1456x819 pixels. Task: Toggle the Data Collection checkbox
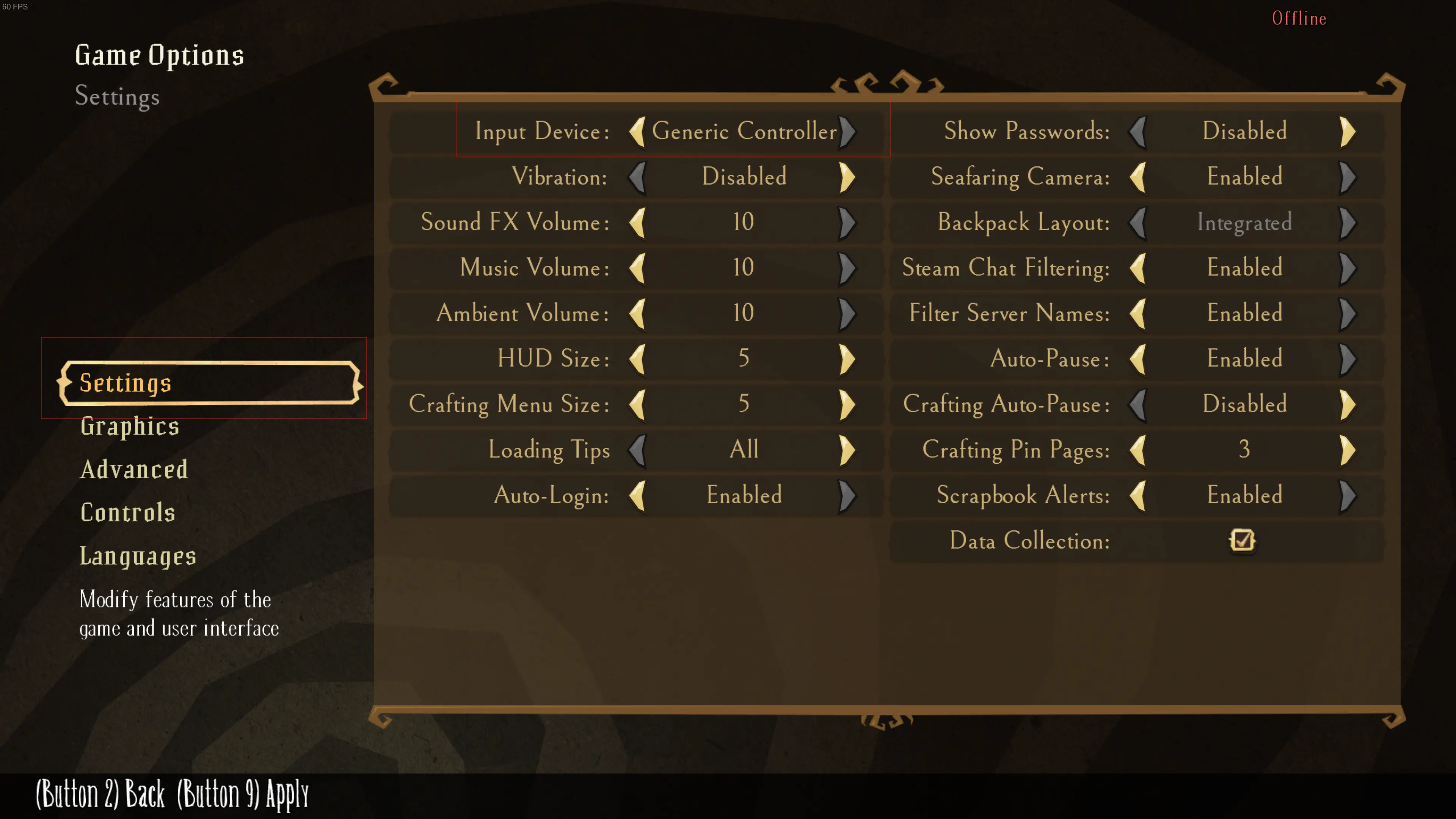tap(1242, 540)
